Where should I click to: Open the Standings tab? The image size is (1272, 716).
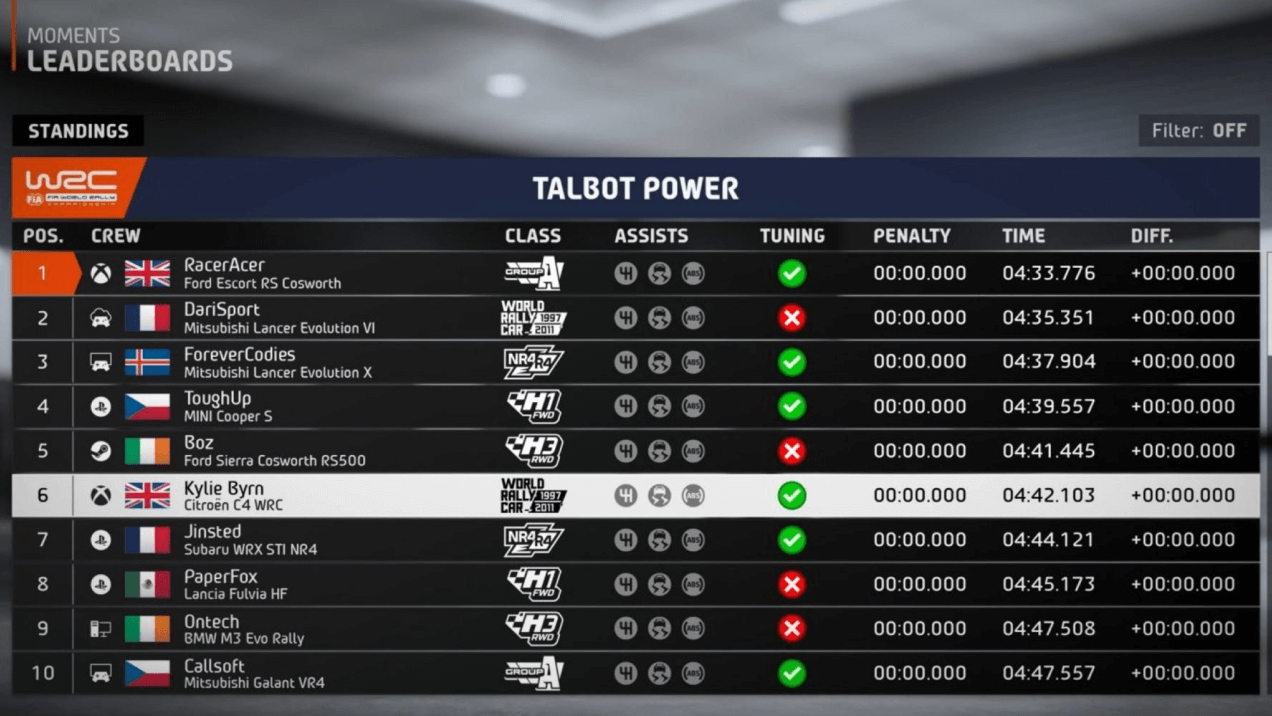click(78, 131)
